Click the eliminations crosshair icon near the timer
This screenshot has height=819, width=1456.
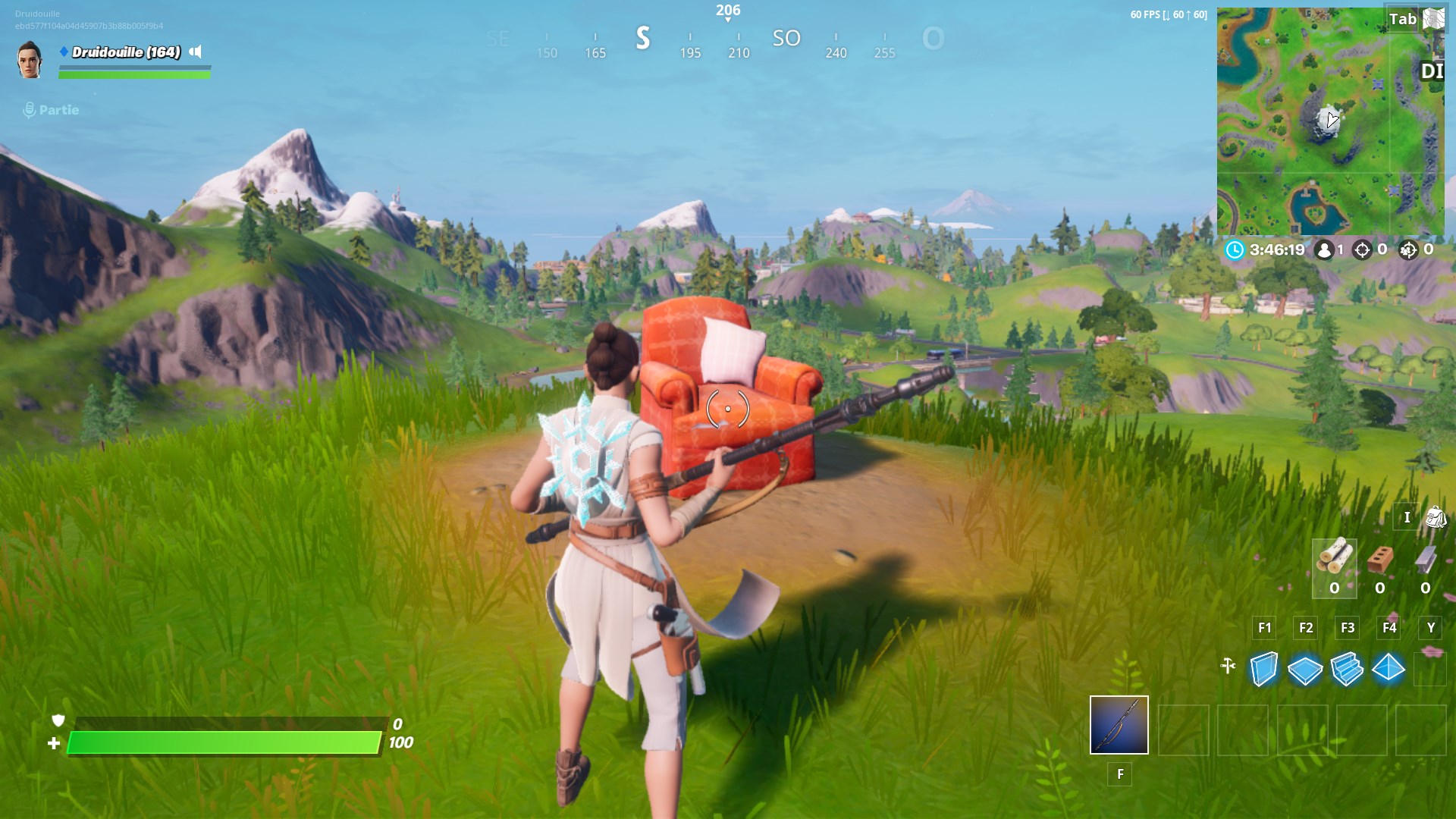click(x=1363, y=250)
